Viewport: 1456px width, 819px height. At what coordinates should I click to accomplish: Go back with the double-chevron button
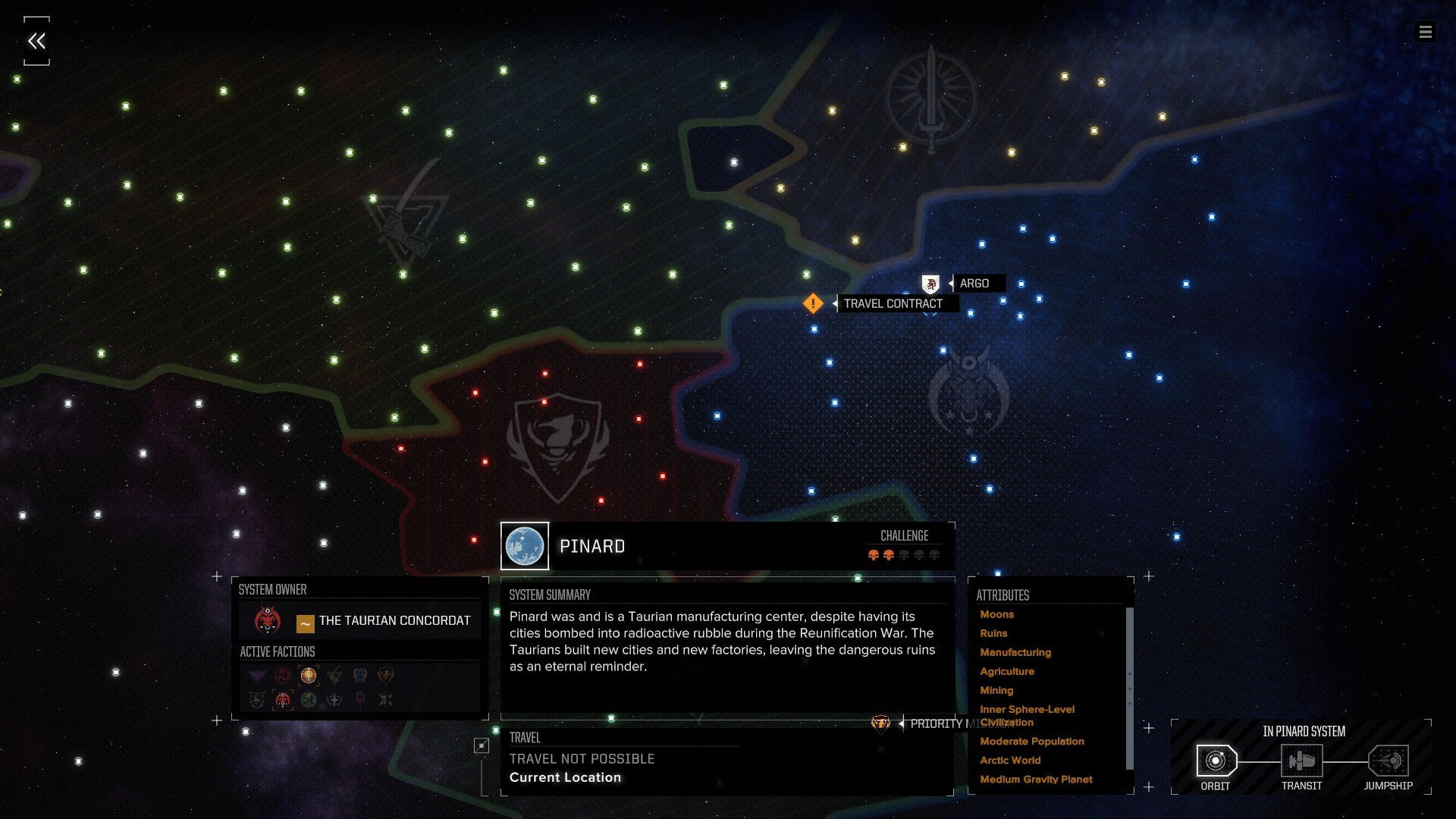tap(36, 41)
